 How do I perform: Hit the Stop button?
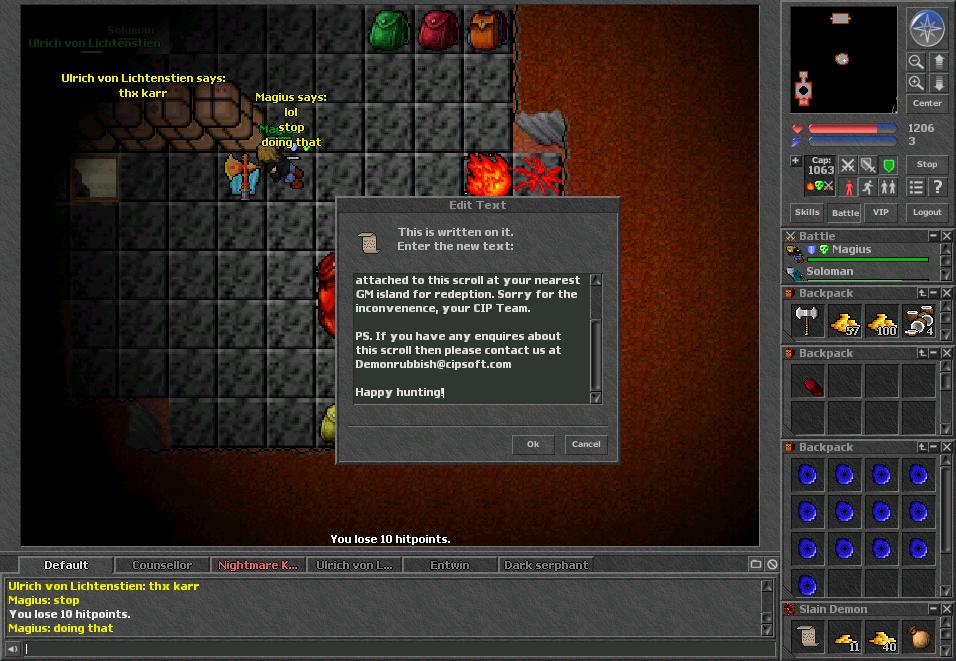coord(927,165)
